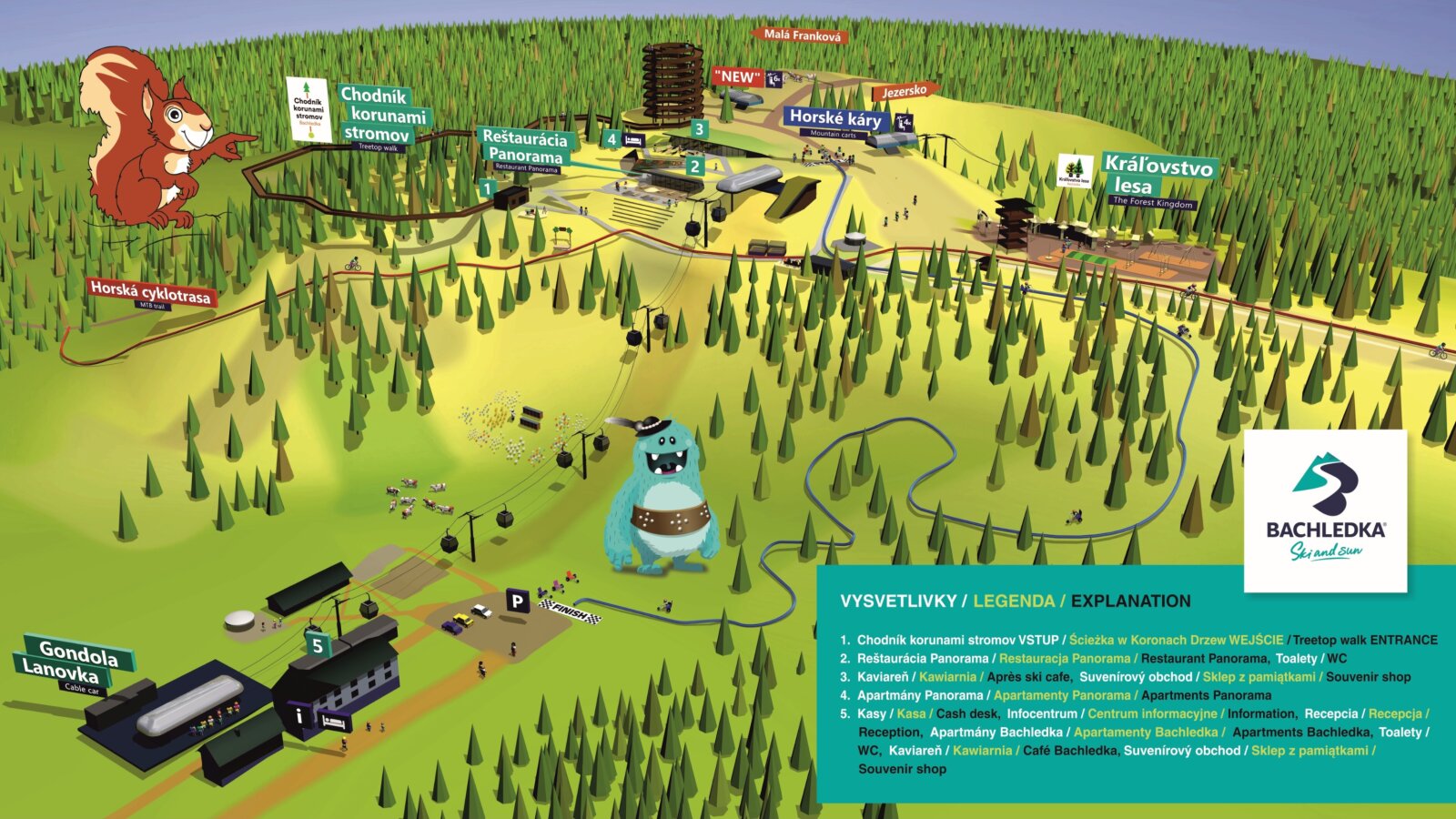Viewport: 1456px width, 819px height.
Task: Open the Bachledka Ski and Sun logo
Action: pos(1325,511)
